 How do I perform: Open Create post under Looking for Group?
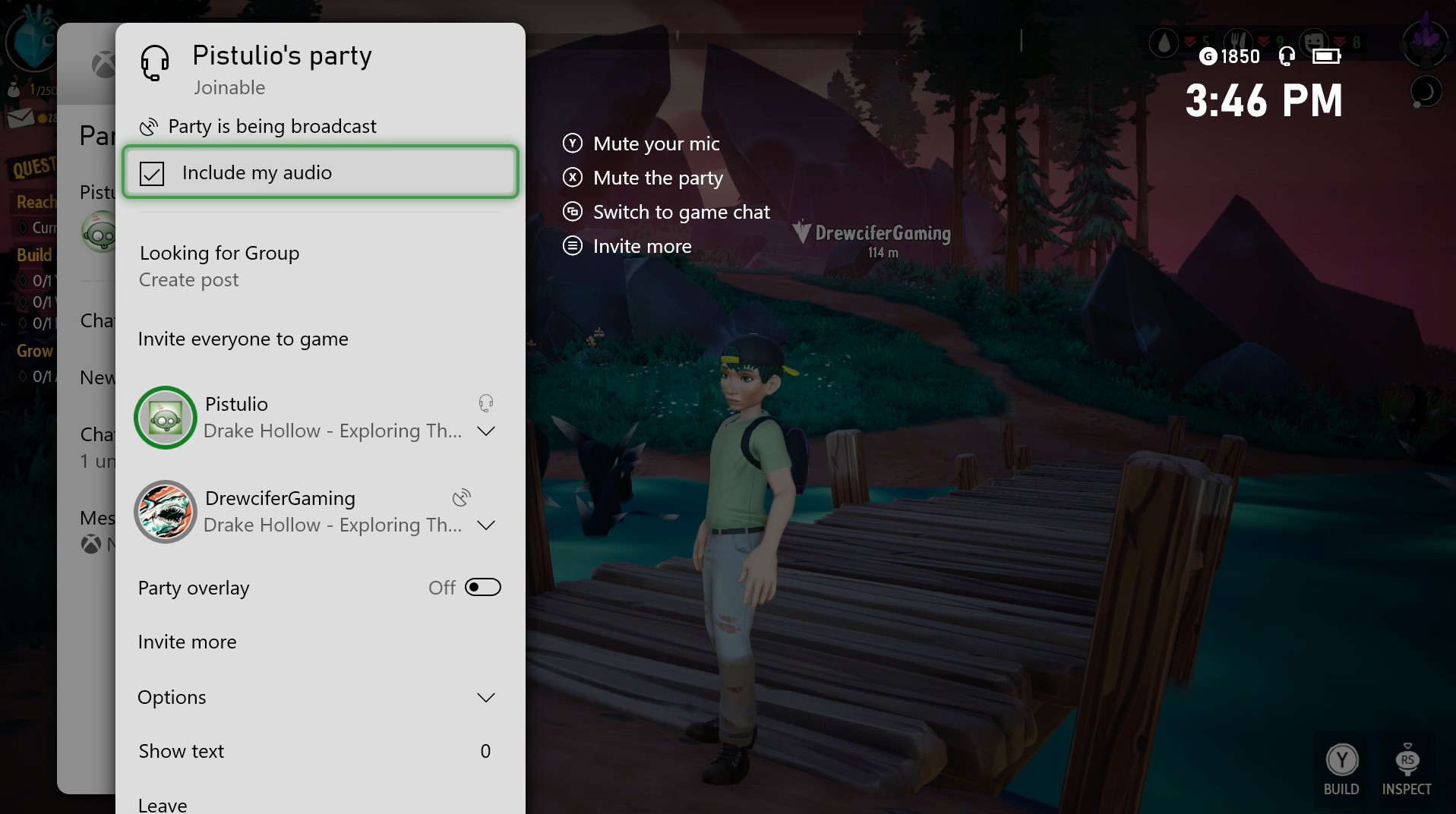click(188, 279)
